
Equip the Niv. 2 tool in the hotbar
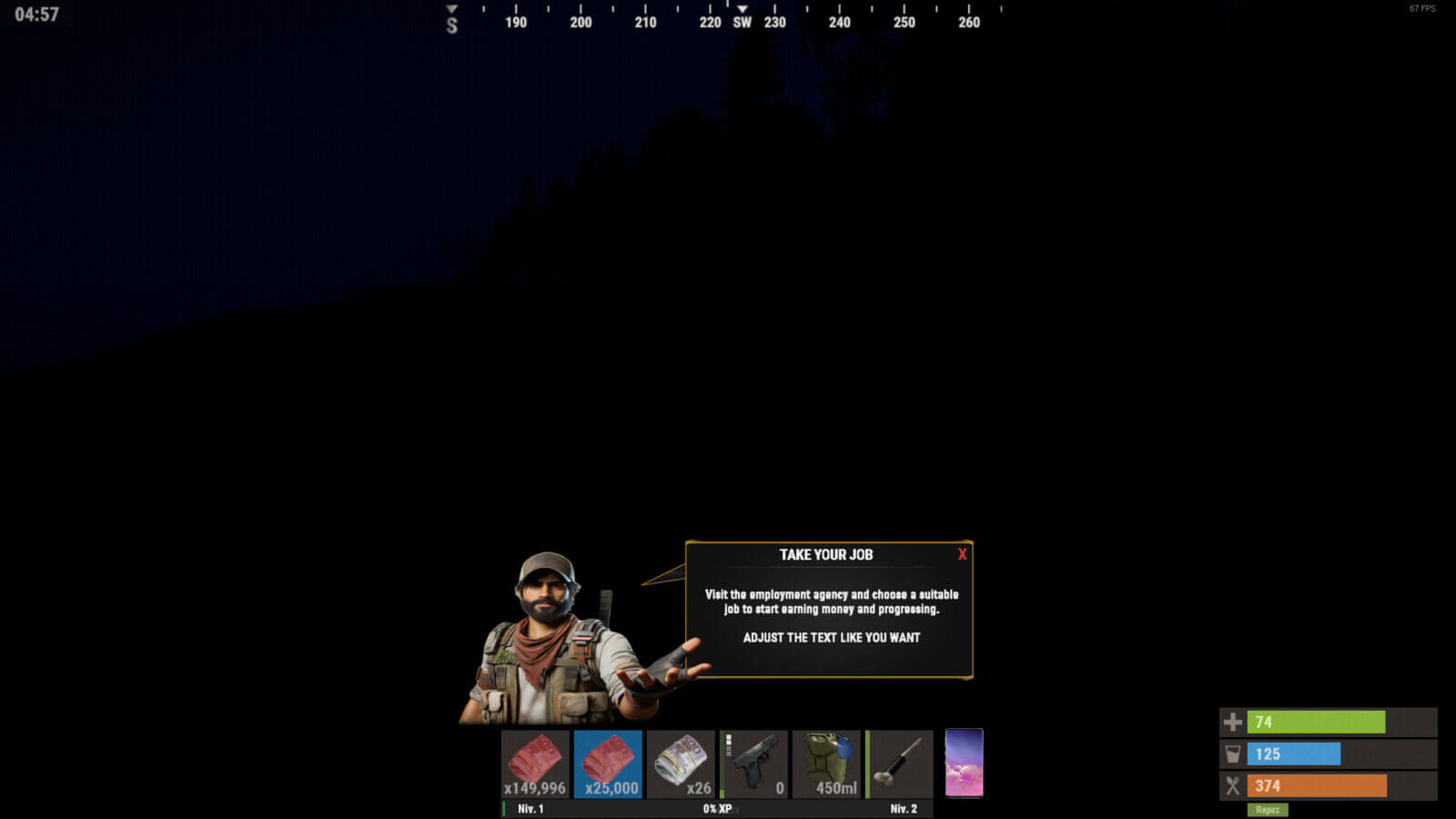(900, 764)
